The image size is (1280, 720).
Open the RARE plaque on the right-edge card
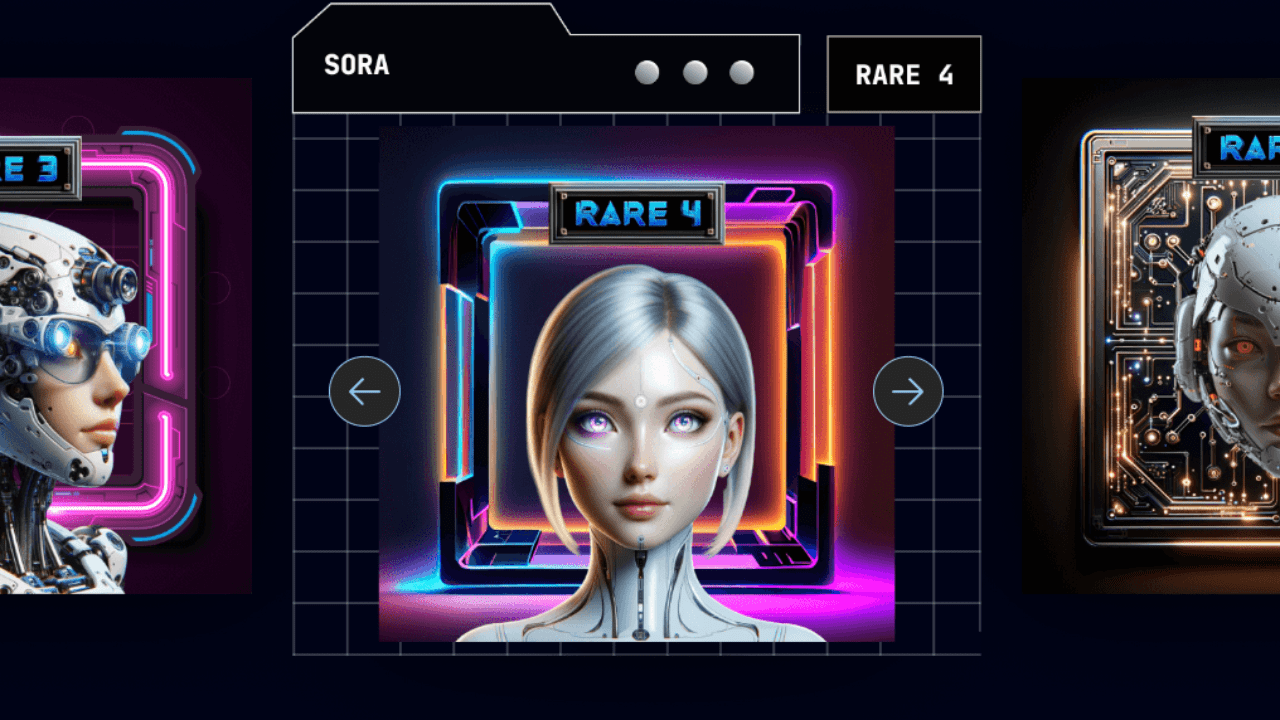coord(1240,148)
